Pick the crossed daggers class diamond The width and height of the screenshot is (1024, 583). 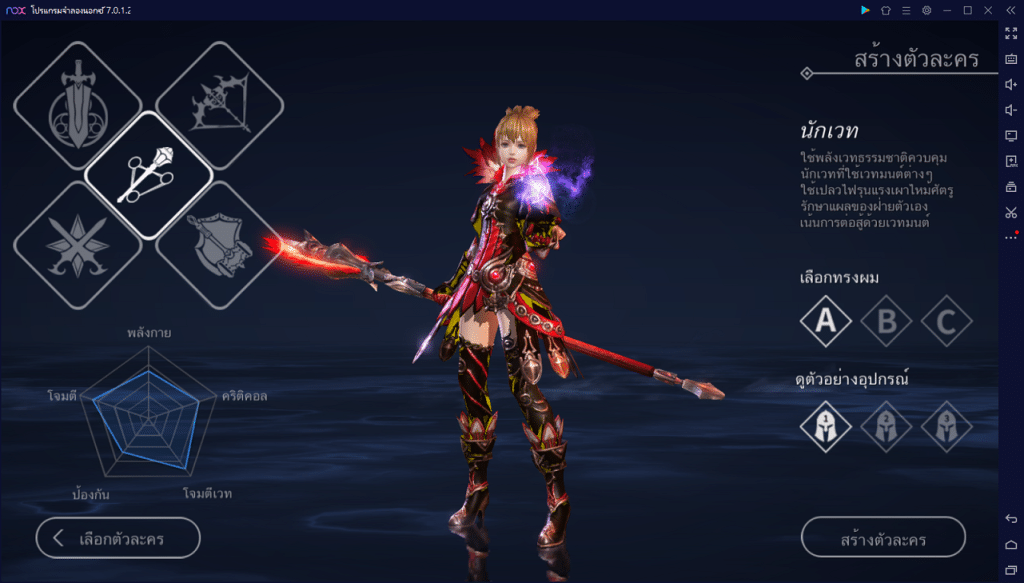(78, 245)
